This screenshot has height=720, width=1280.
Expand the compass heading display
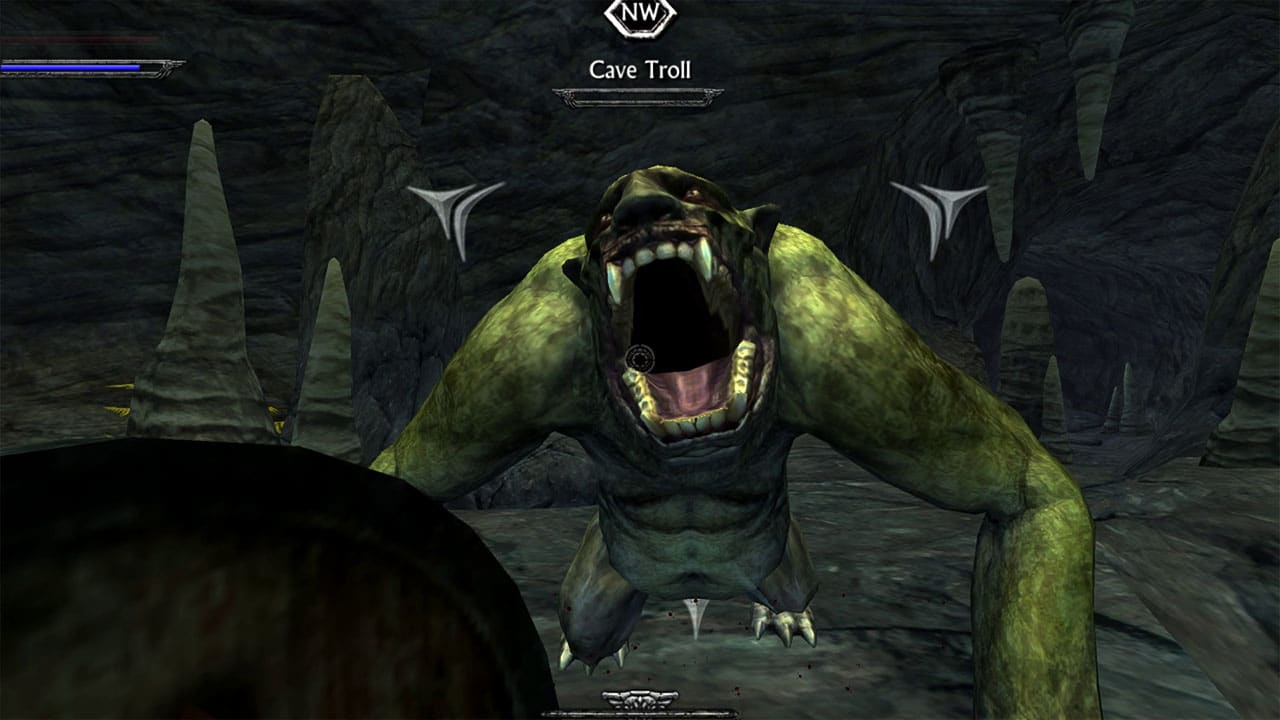click(x=639, y=14)
